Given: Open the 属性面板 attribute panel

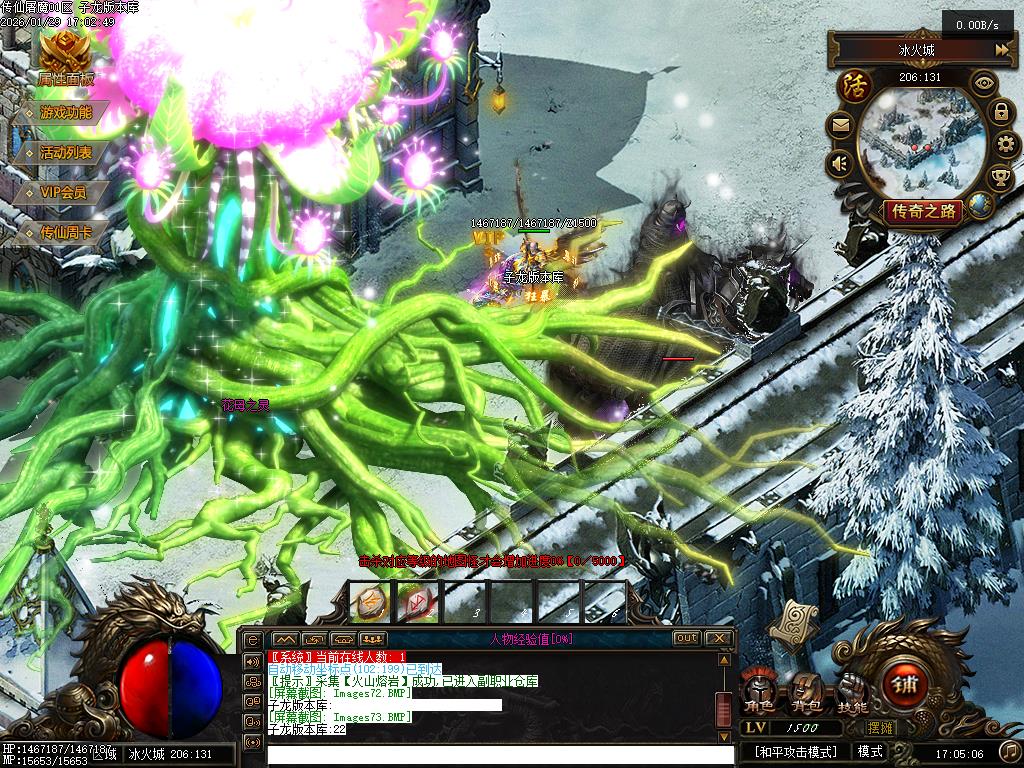Looking at the screenshot, I should coord(65,60).
